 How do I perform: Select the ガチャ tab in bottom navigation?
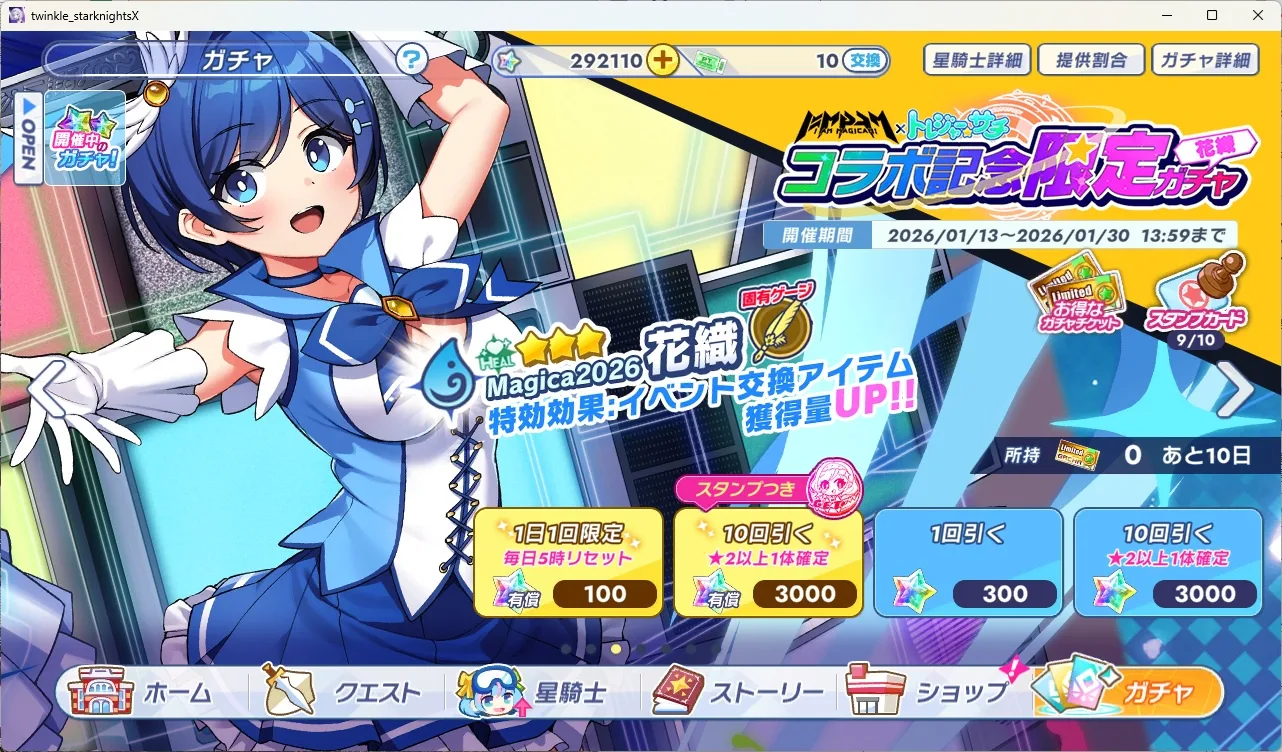pyautogui.click(x=1130, y=692)
